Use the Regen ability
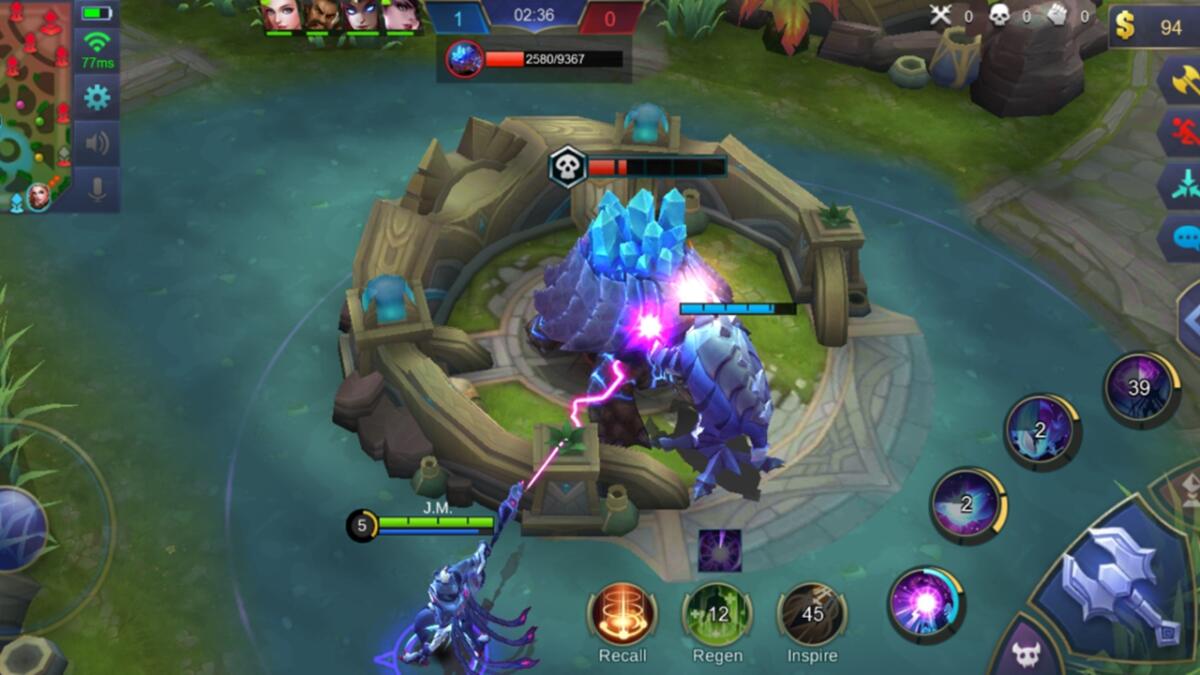Viewport: 1200px width, 675px height. [717, 613]
